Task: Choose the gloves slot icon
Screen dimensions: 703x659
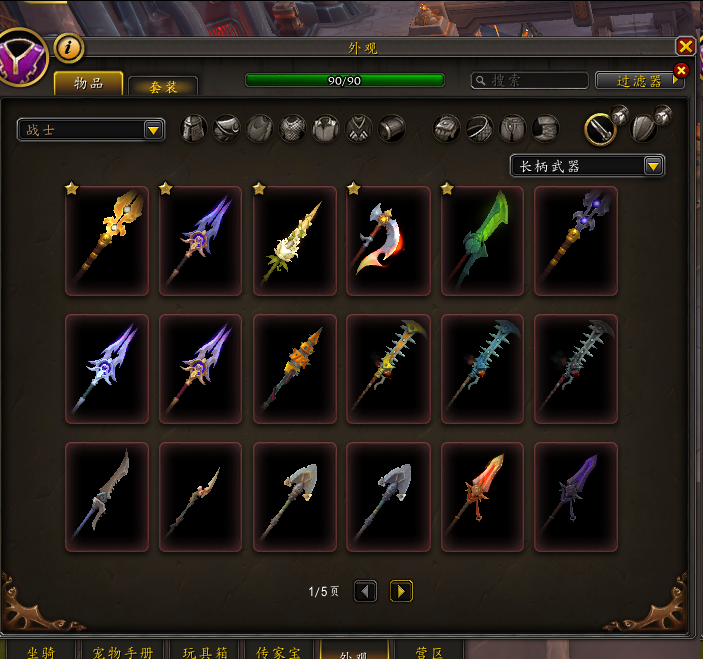Action: [448, 128]
